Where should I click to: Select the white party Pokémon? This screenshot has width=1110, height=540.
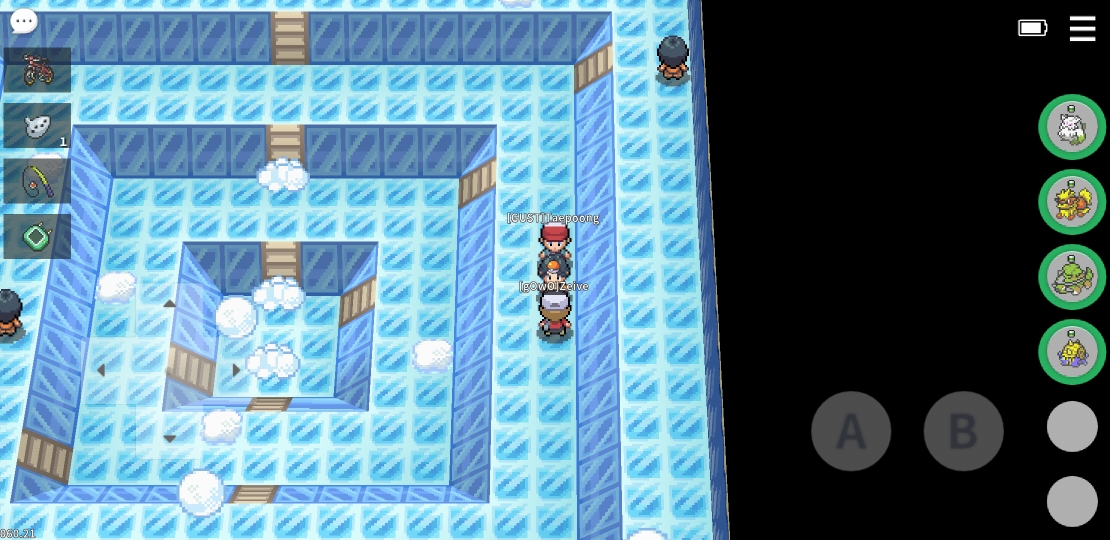pos(1072,127)
